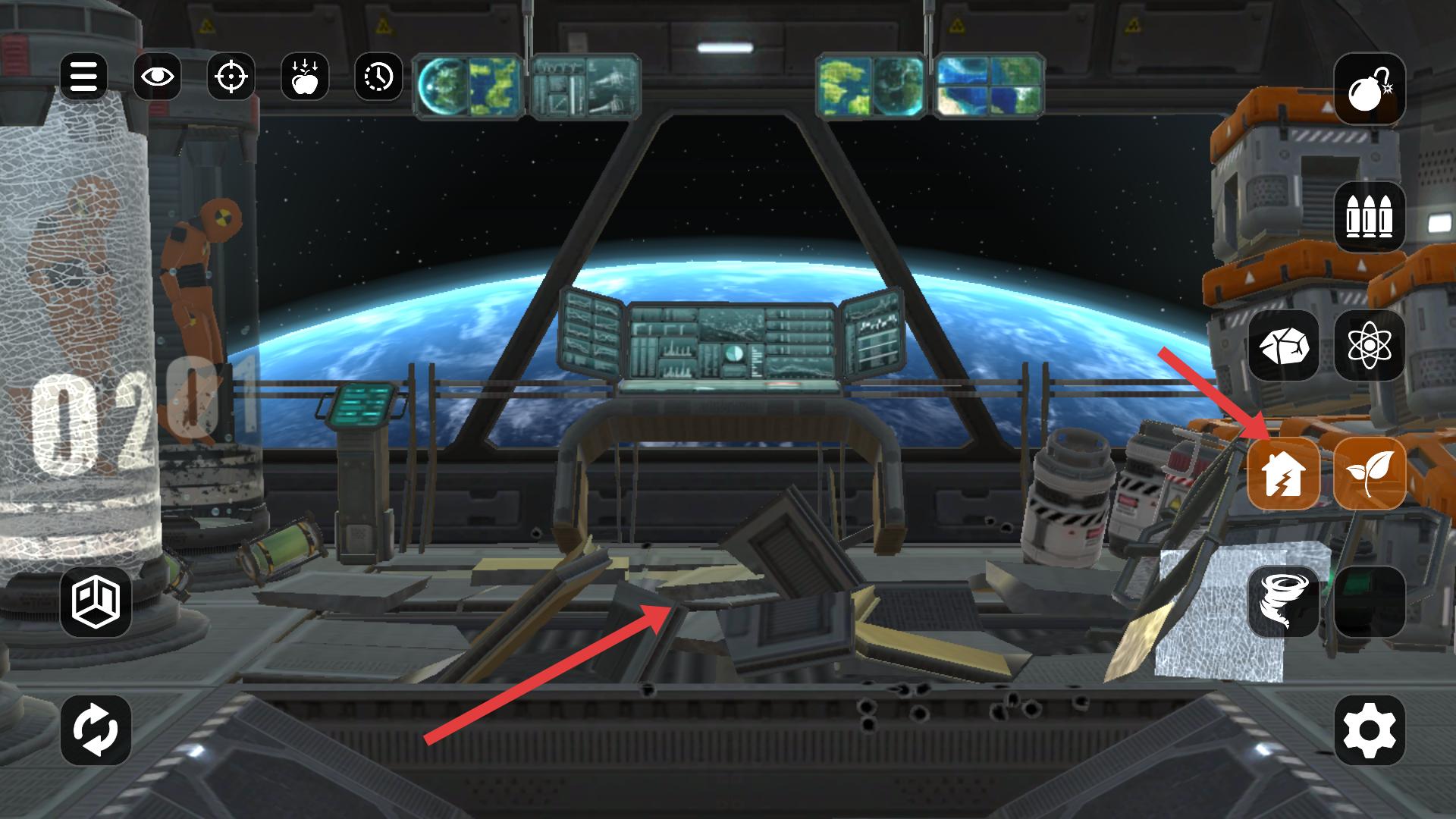Tap the falling apple gravity icon

pyautogui.click(x=304, y=77)
